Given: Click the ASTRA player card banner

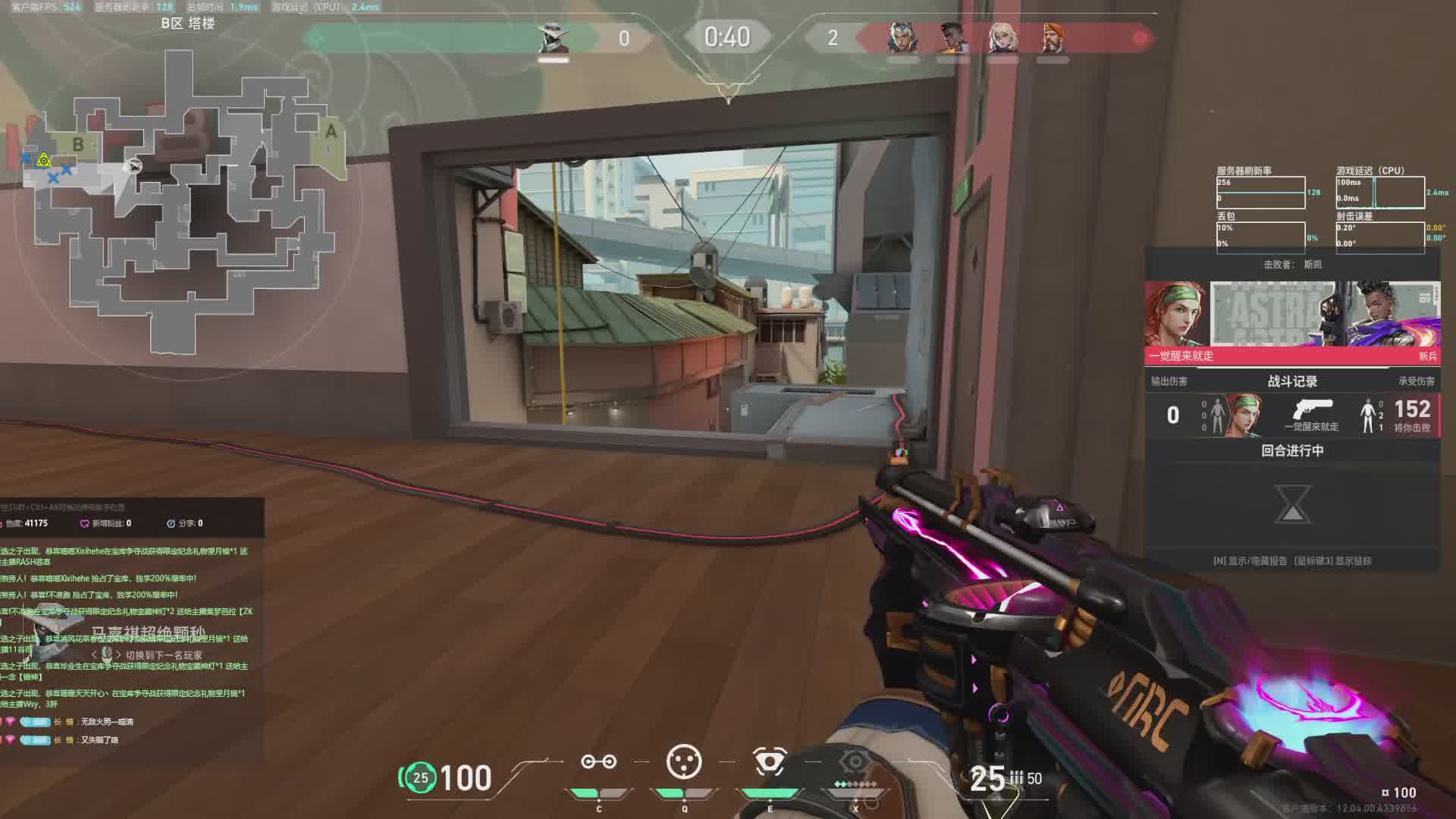Looking at the screenshot, I should click(x=1272, y=314).
